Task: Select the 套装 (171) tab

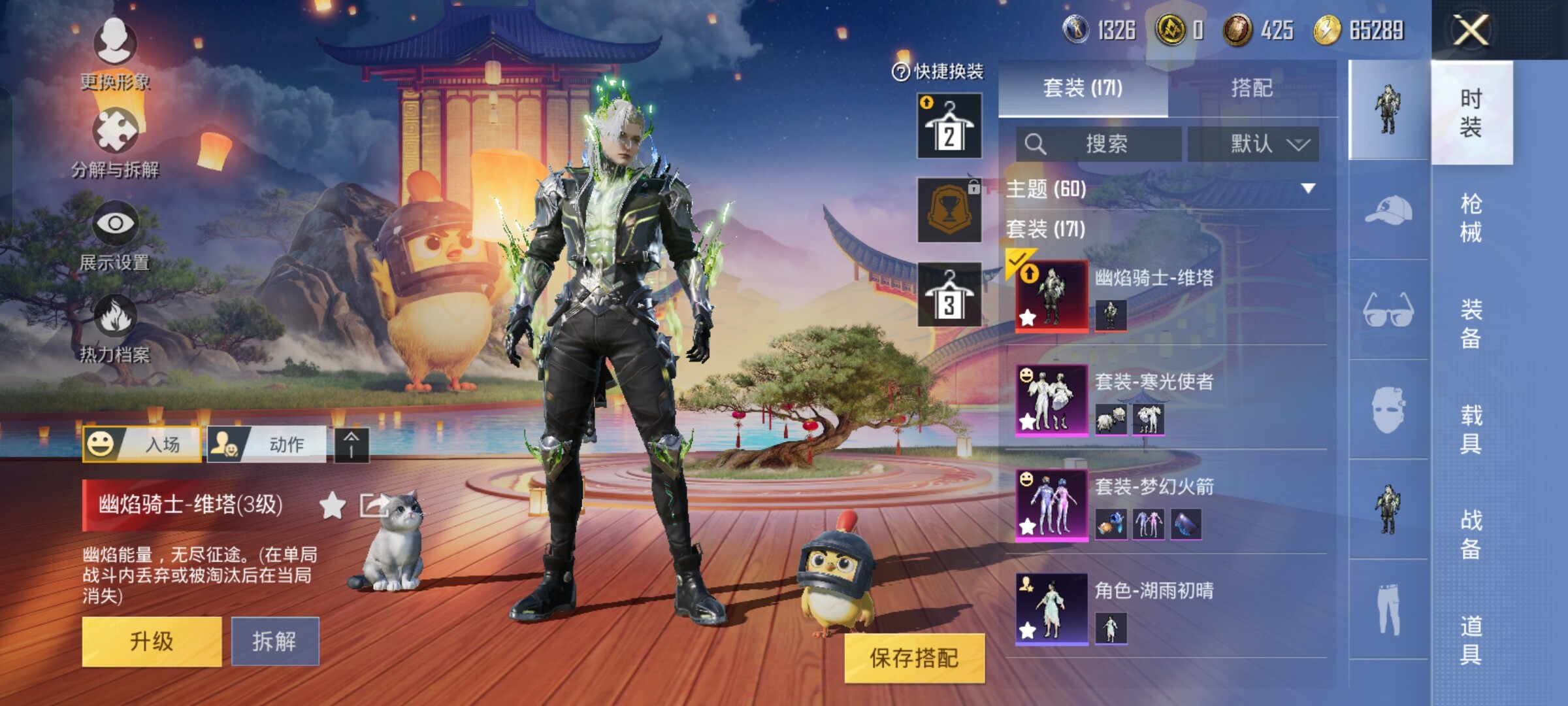Action: [x=1083, y=88]
